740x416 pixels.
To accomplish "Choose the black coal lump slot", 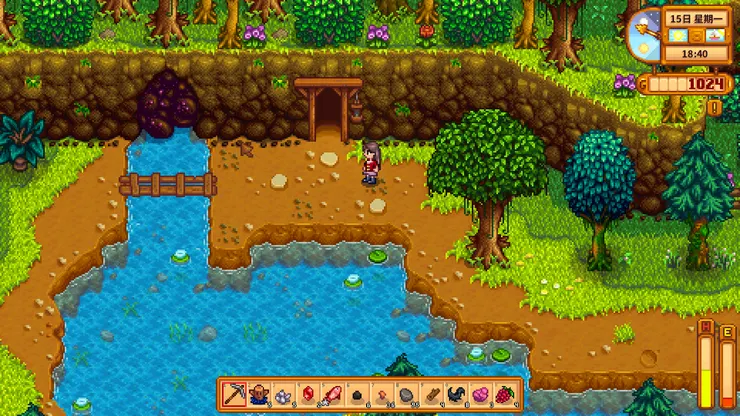I will [x=357, y=393].
